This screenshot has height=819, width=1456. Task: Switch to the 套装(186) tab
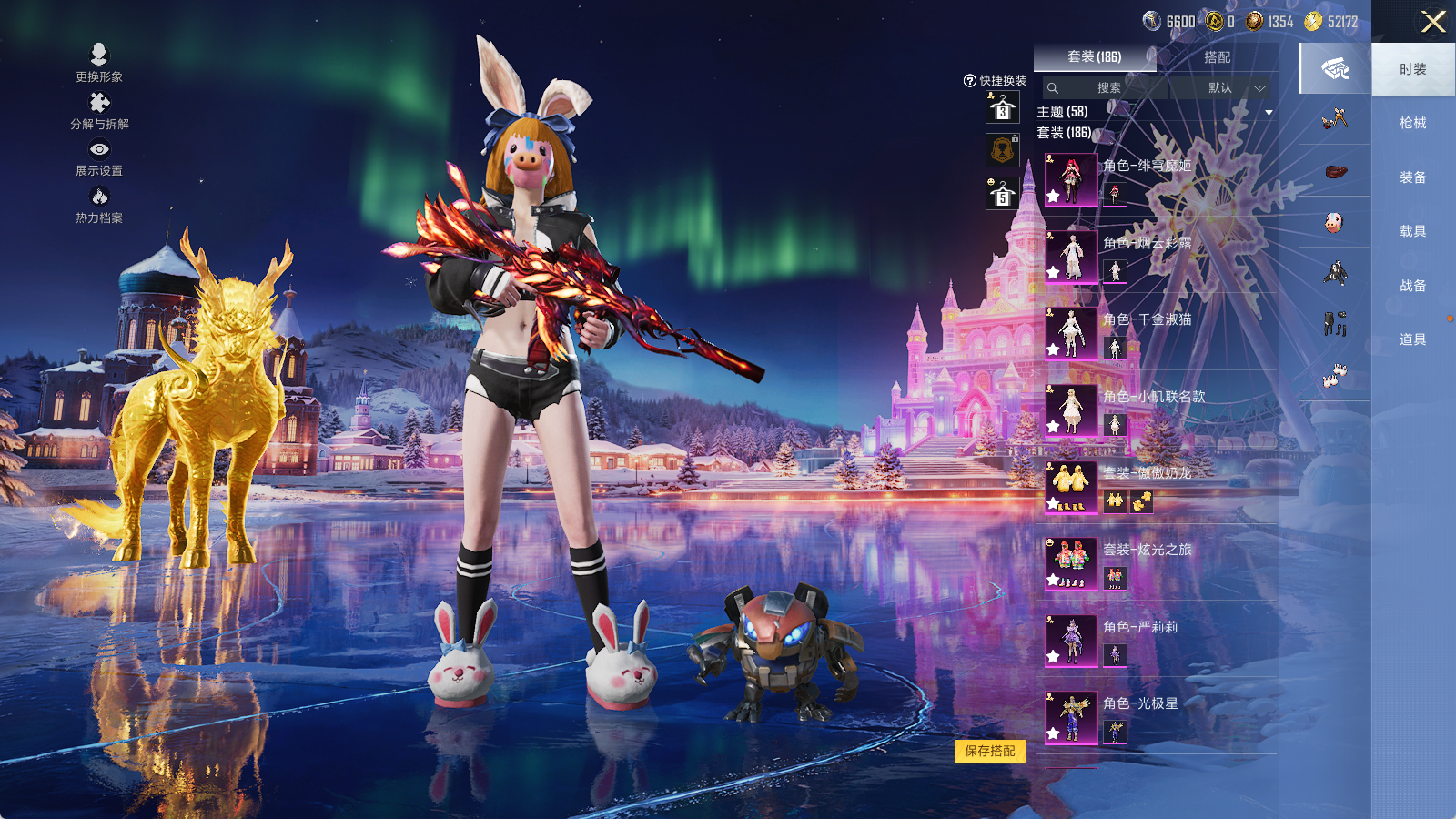(1095, 57)
